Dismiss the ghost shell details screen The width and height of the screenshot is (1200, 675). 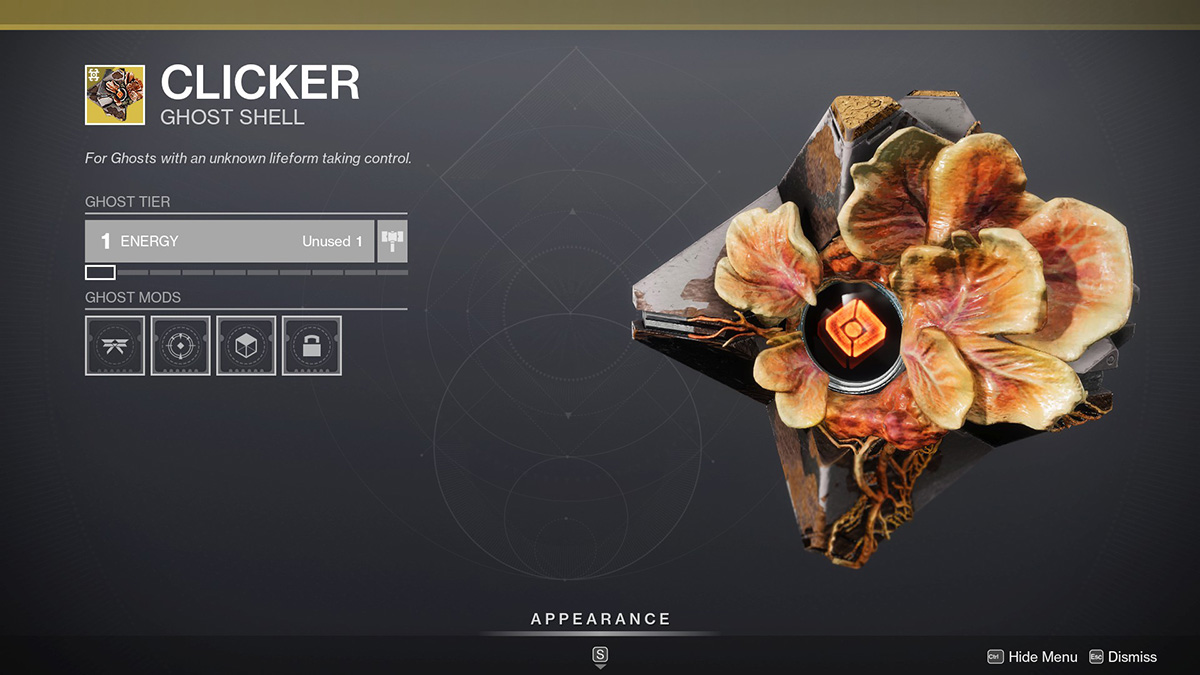pos(1122,657)
